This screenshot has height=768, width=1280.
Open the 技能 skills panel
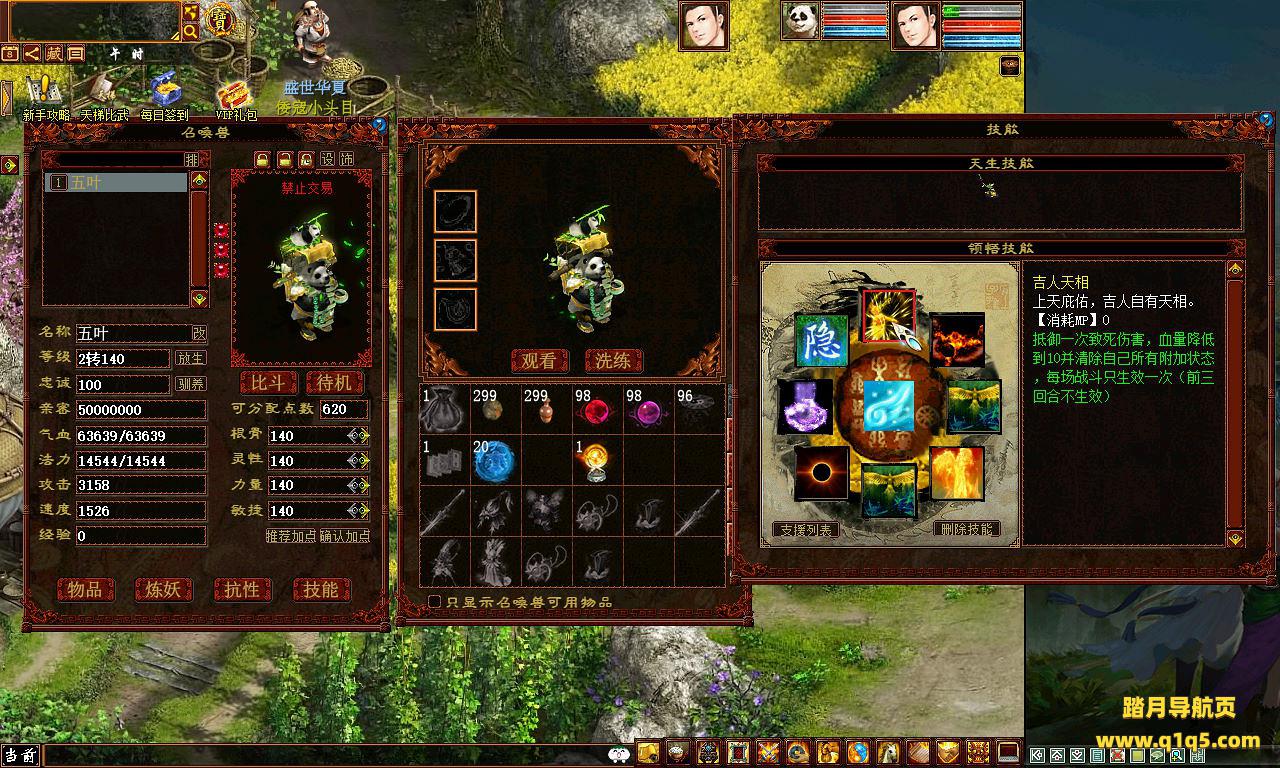click(321, 590)
